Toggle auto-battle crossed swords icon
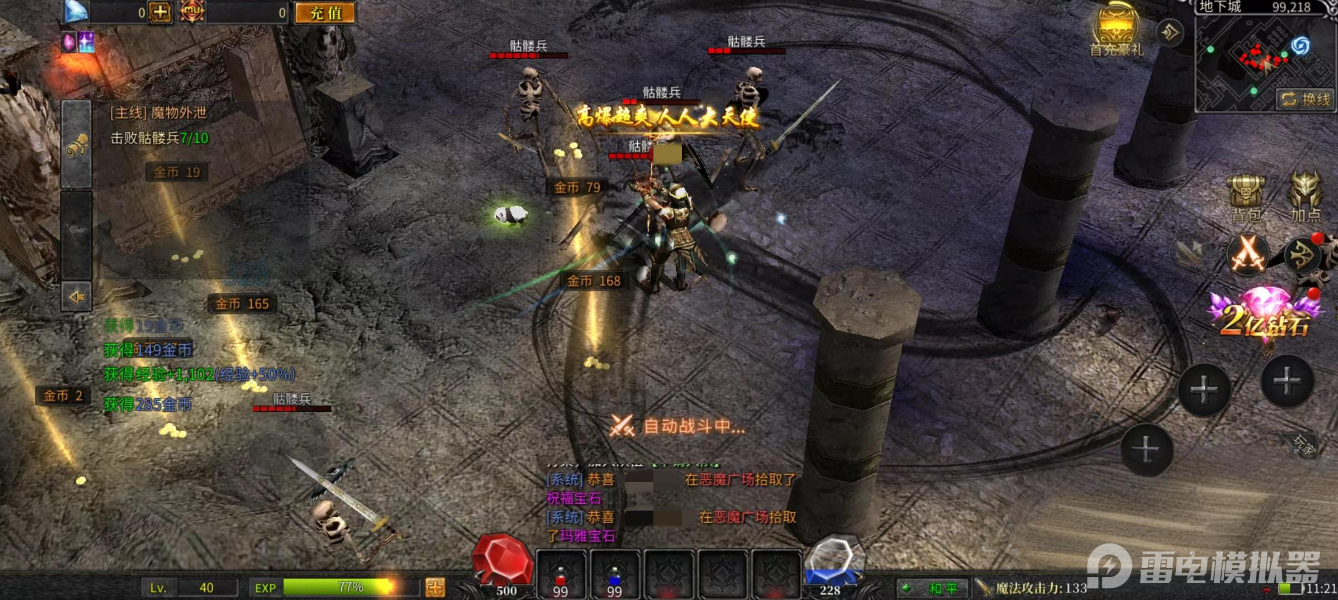The image size is (1338, 600). [x=1248, y=253]
